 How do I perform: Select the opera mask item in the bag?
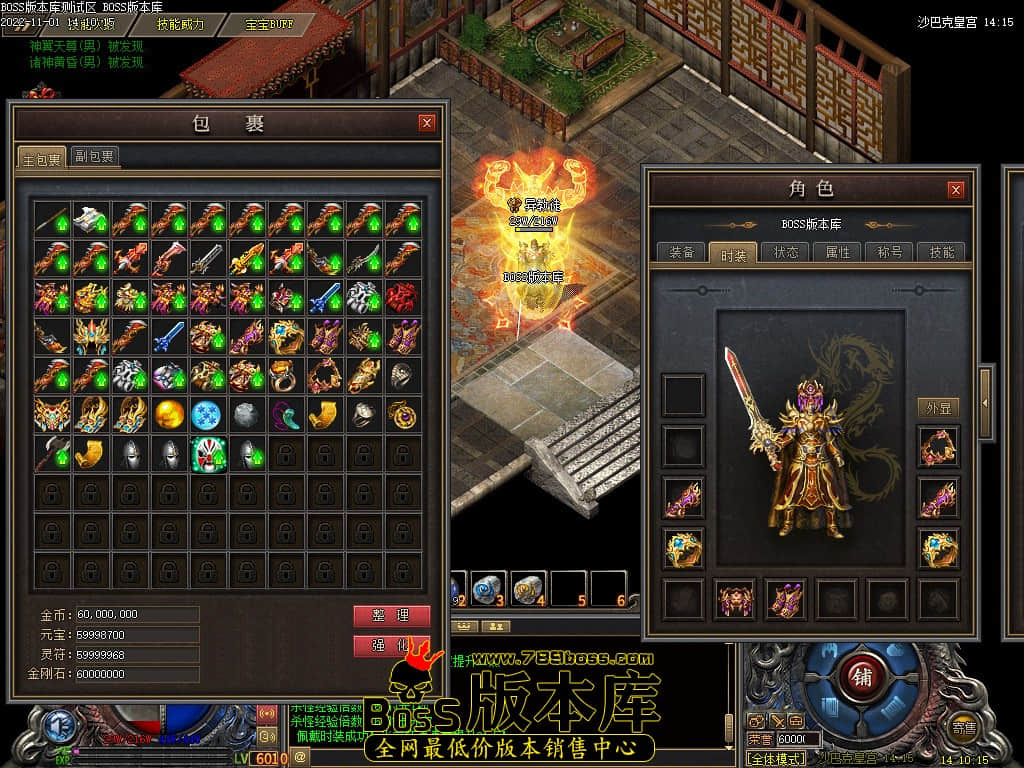tap(207, 453)
